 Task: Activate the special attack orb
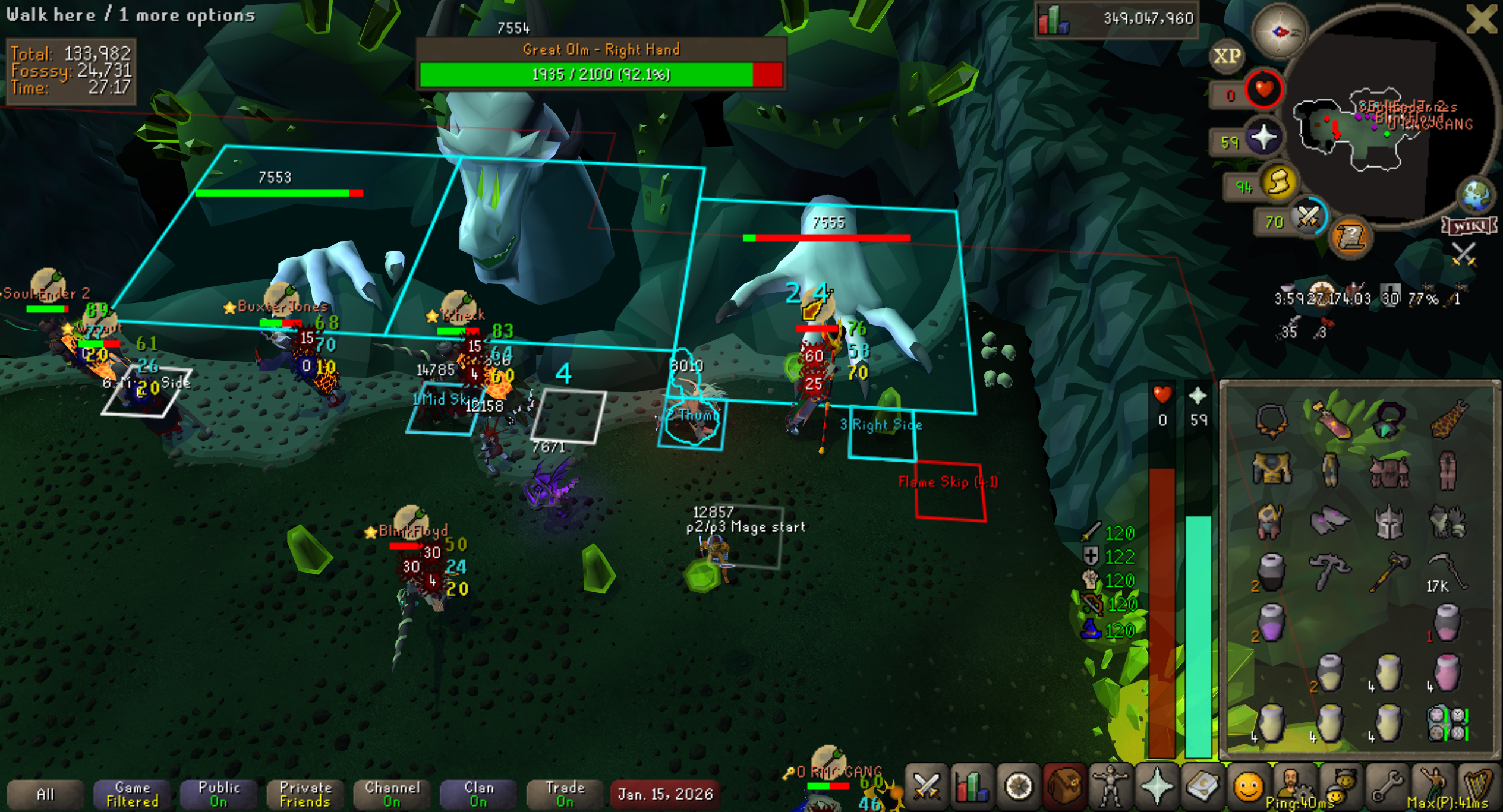1307,217
